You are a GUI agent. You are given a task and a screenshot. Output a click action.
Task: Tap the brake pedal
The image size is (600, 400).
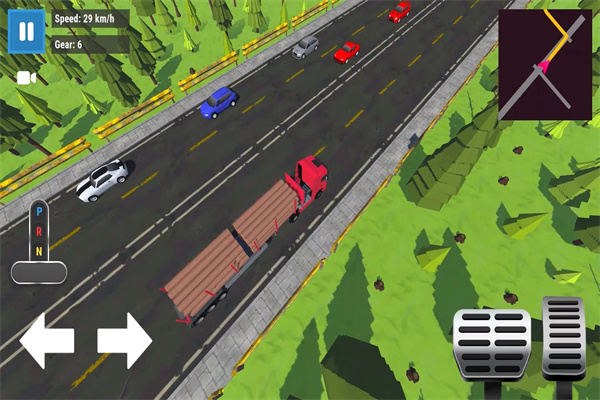(491, 344)
